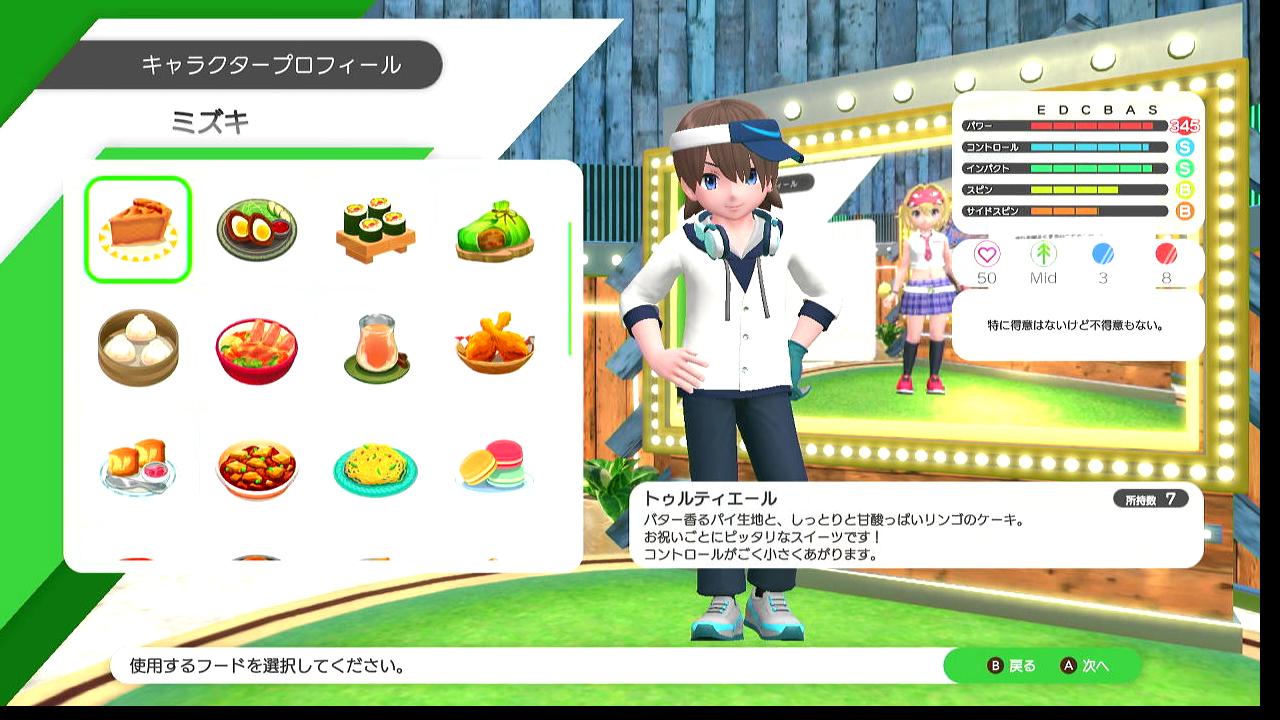Select the colorful macarons
This screenshot has width=1280, height=720.
[x=494, y=468]
